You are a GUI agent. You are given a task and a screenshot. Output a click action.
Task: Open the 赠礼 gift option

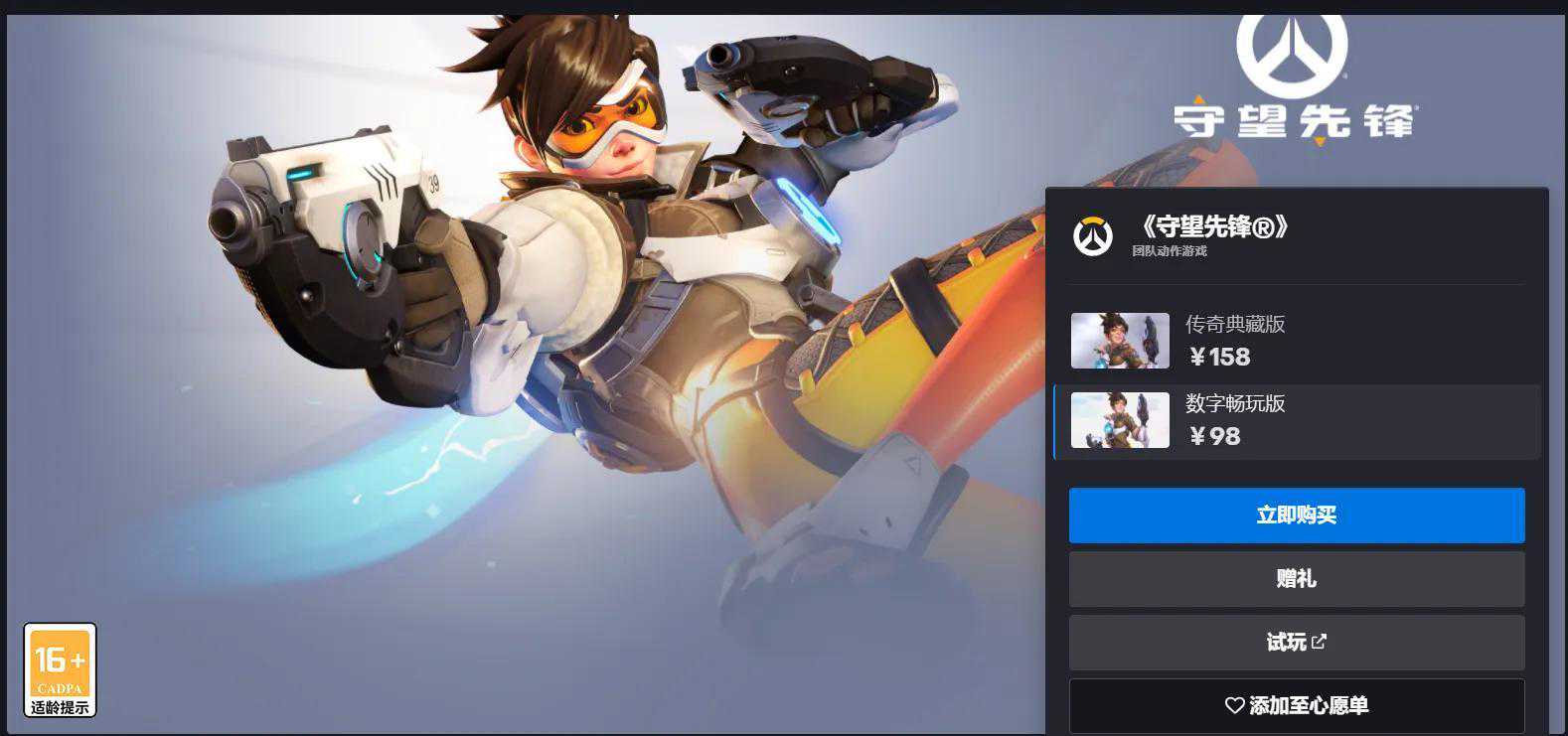click(x=1296, y=578)
